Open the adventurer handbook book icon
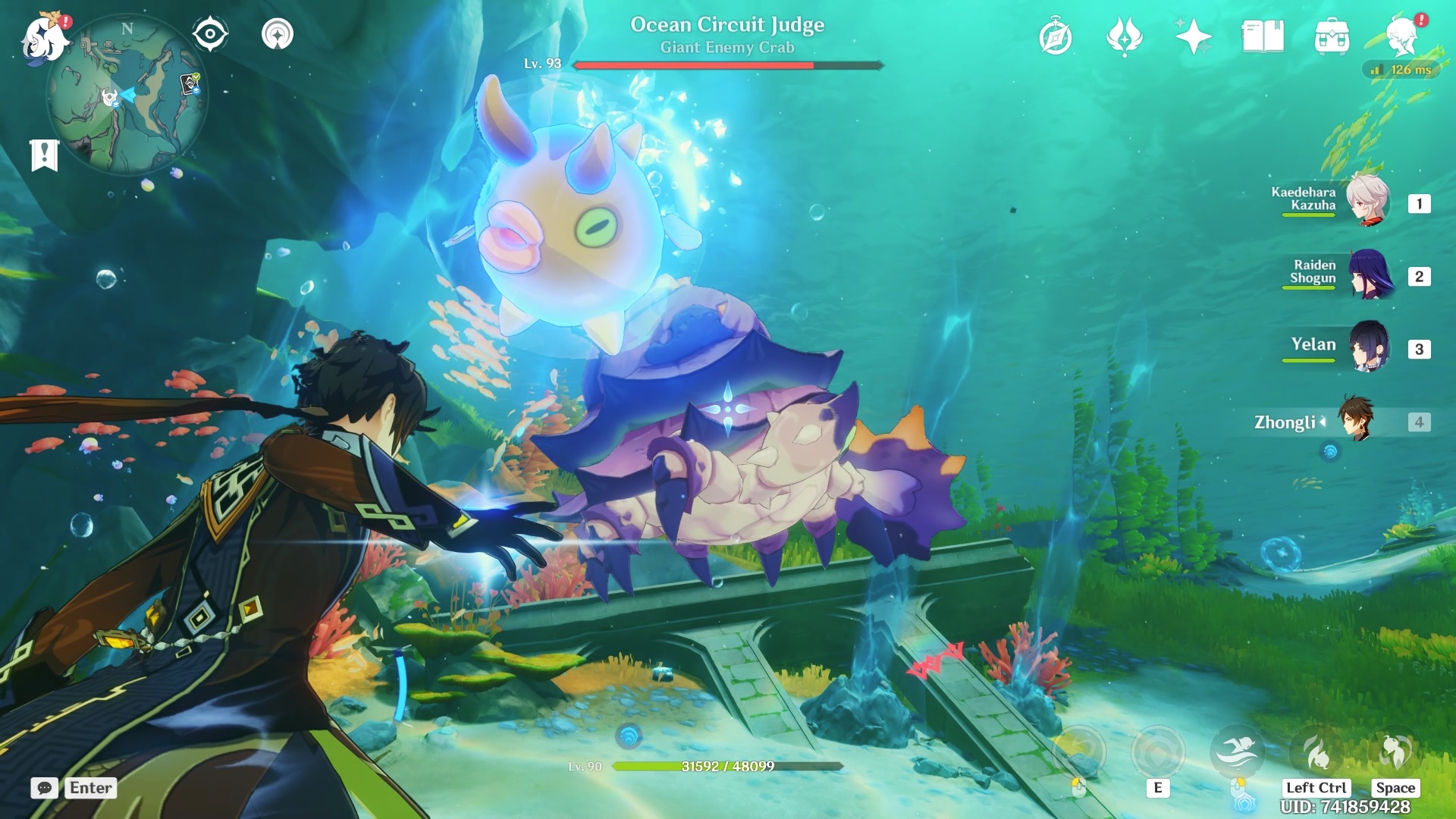The image size is (1456, 819). [1262, 36]
